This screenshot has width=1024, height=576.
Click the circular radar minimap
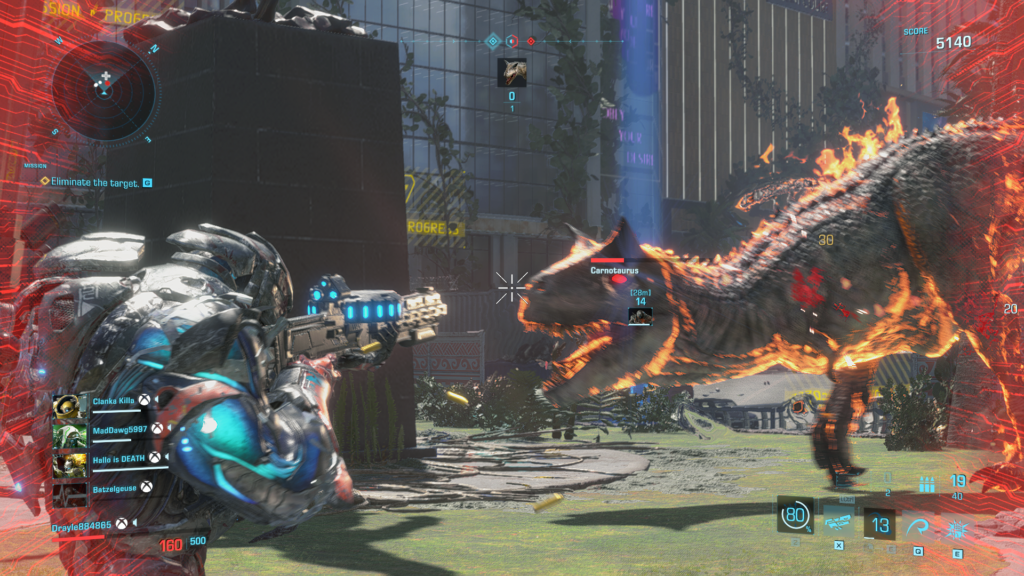click(105, 92)
